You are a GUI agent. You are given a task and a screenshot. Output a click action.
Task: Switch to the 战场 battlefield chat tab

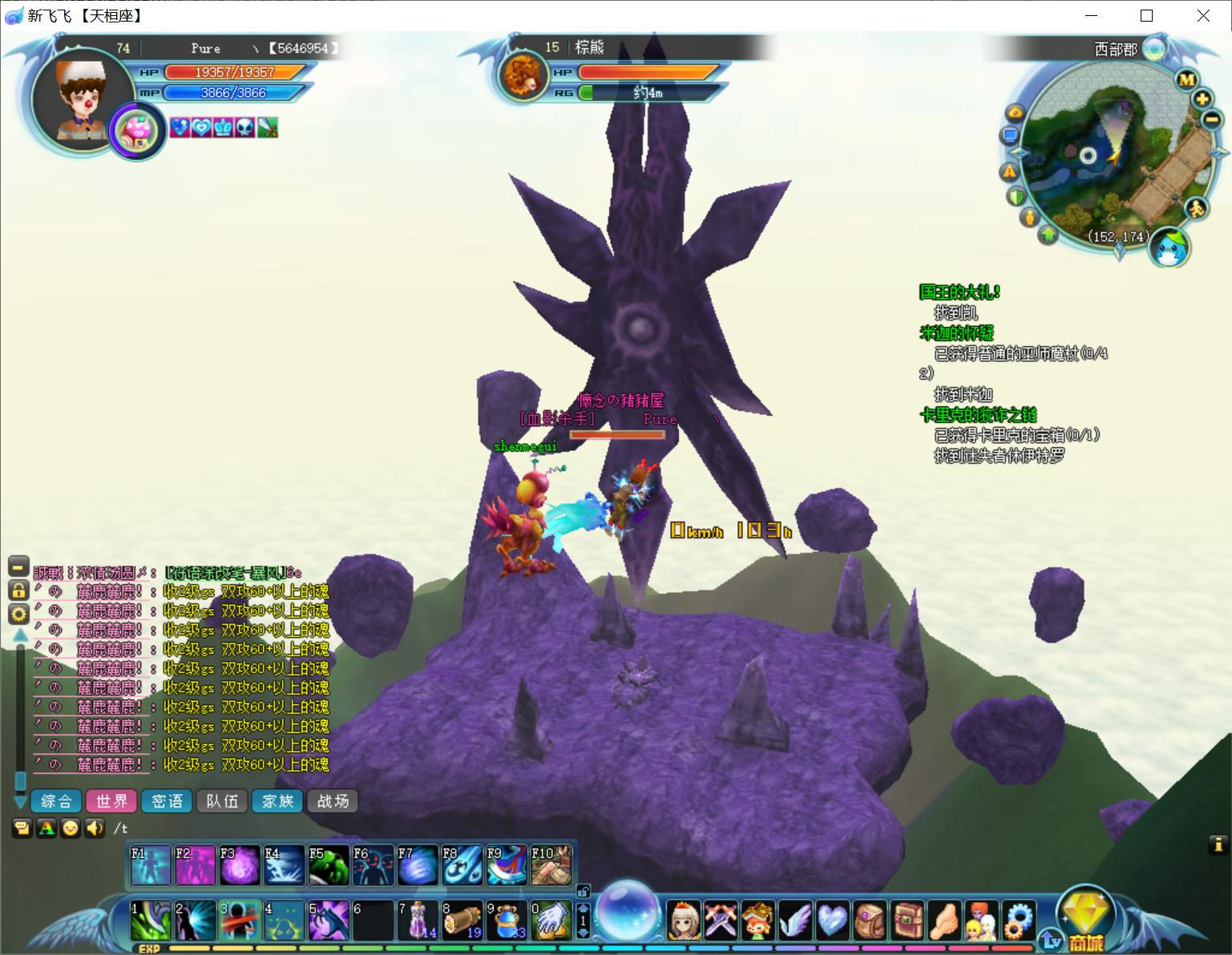point(333,801)
